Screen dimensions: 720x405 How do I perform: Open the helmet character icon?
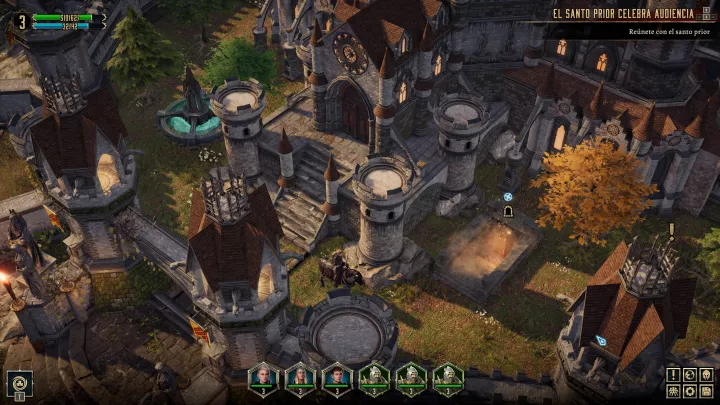(706, 374)
